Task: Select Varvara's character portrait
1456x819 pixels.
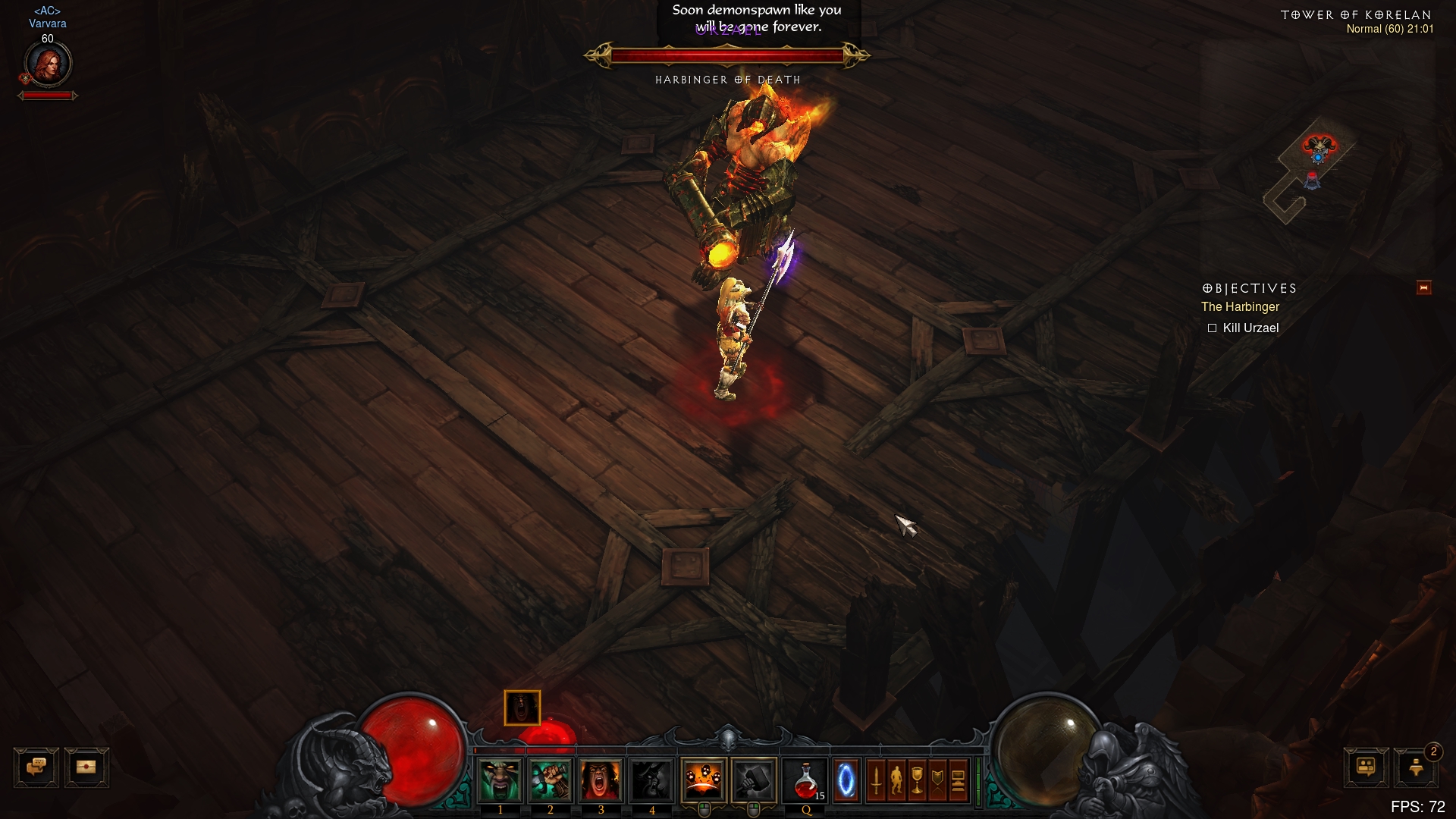Action: (x=48, y=64)
